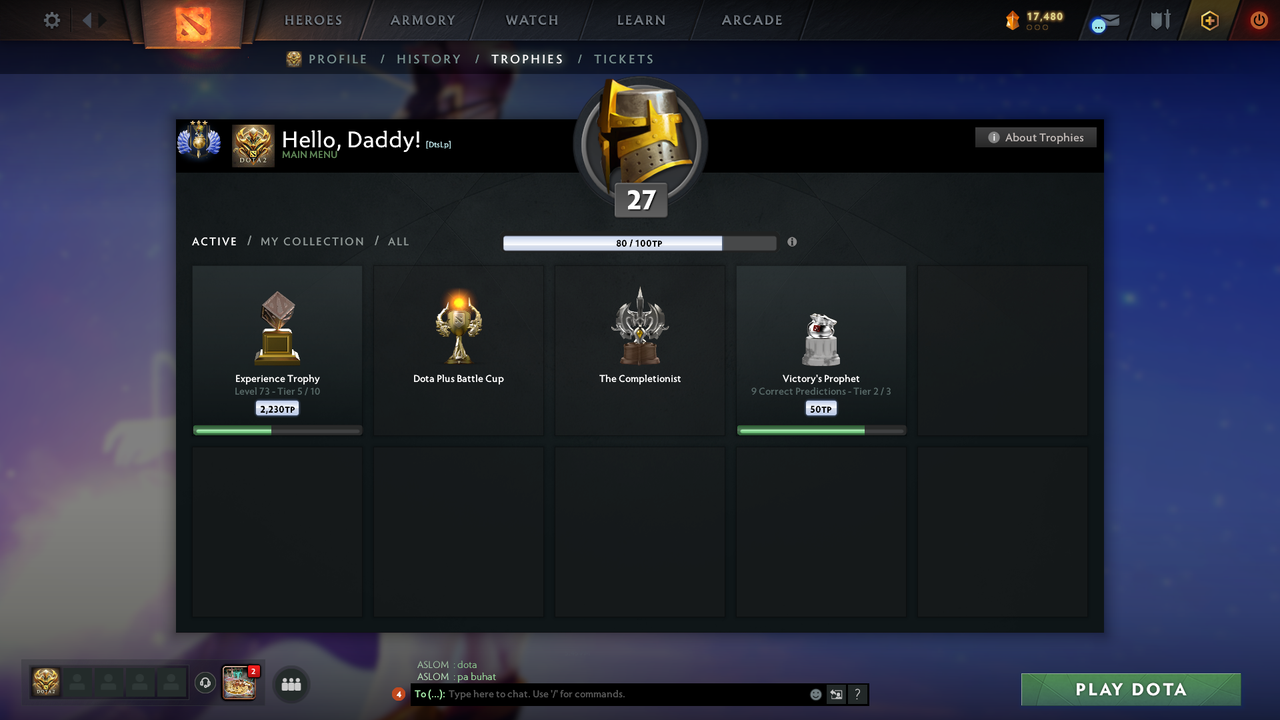This screenshot has height=720, width=1280.
Task: Click the friends/party group icon near the chat
Action: tap(290, 684)
